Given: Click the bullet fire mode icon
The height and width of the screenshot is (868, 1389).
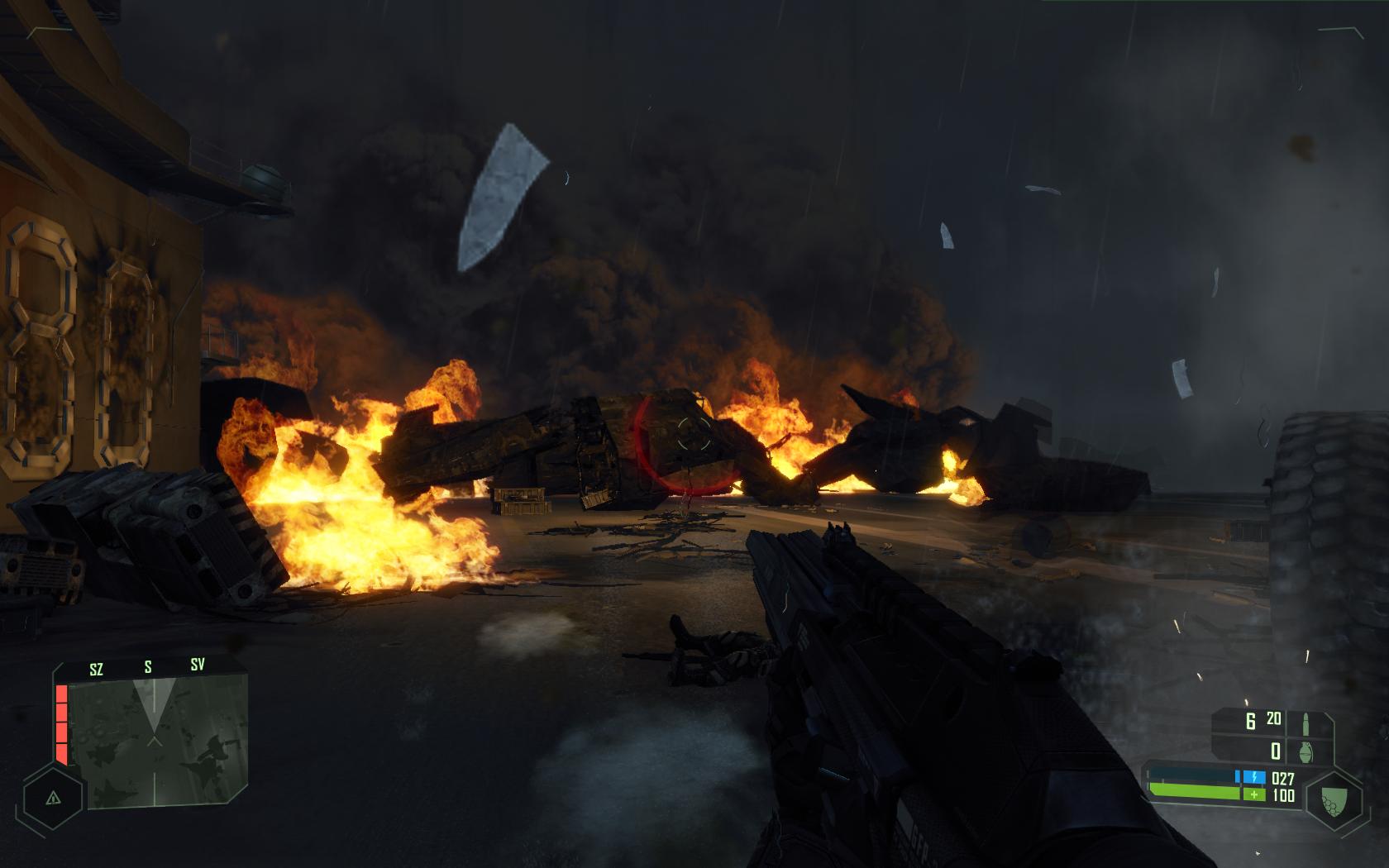Looking at the screenshot, I should click(1307, 722).
